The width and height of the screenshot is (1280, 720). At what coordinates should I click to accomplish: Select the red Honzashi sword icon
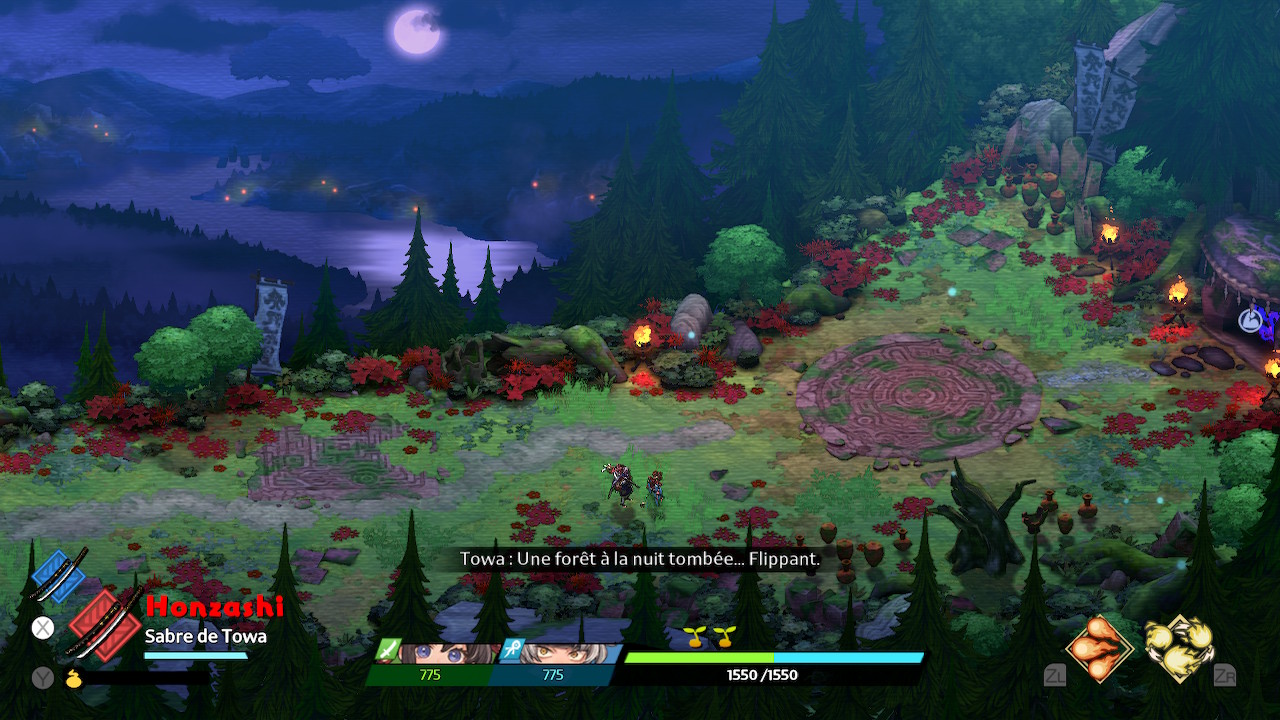click(103, 623)
